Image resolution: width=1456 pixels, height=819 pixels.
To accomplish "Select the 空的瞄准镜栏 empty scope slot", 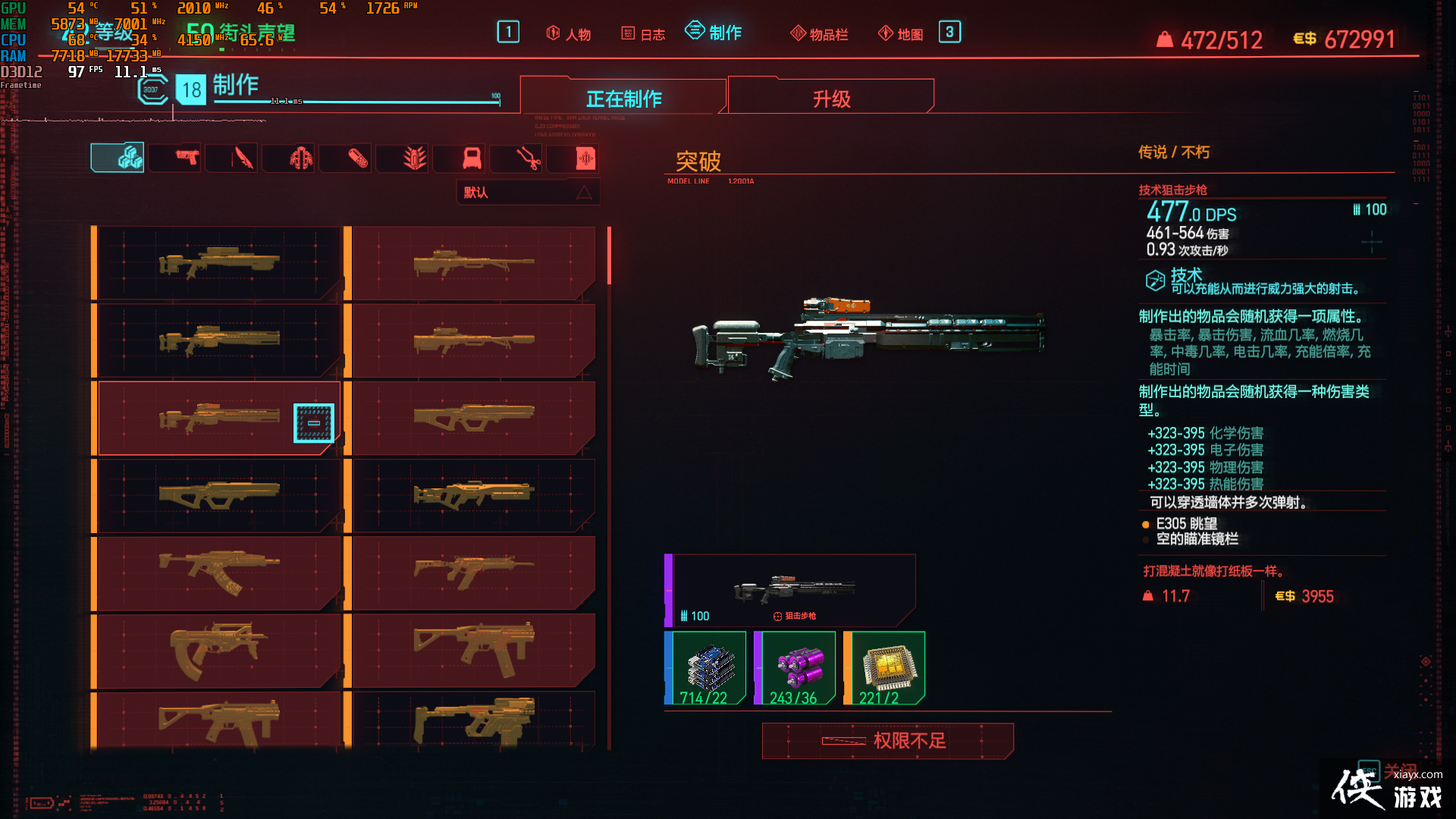I will click(1198, 540).
